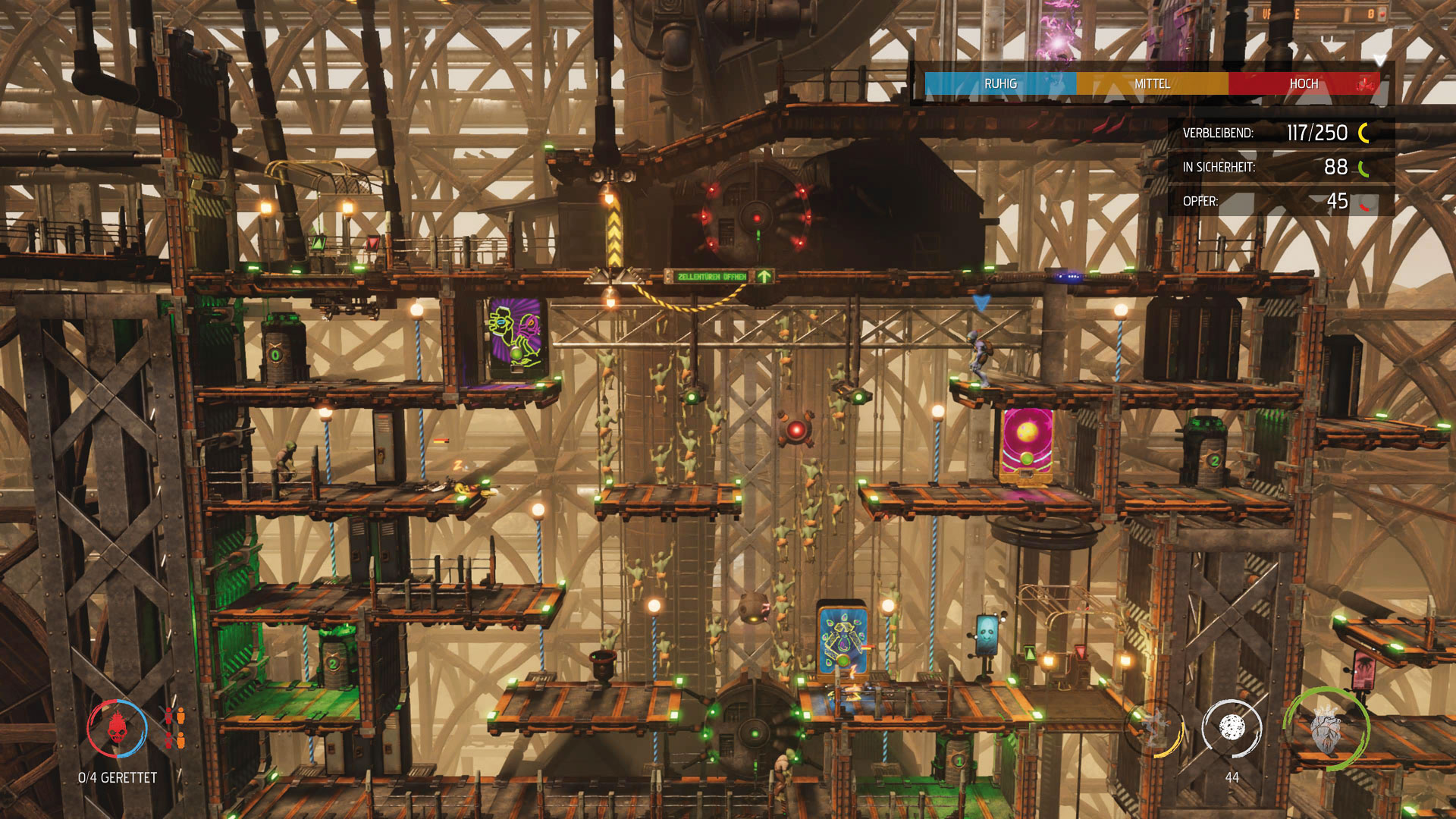Click the heart icon in green ring
The image size is (1456, 819).
click(1326, 730)
